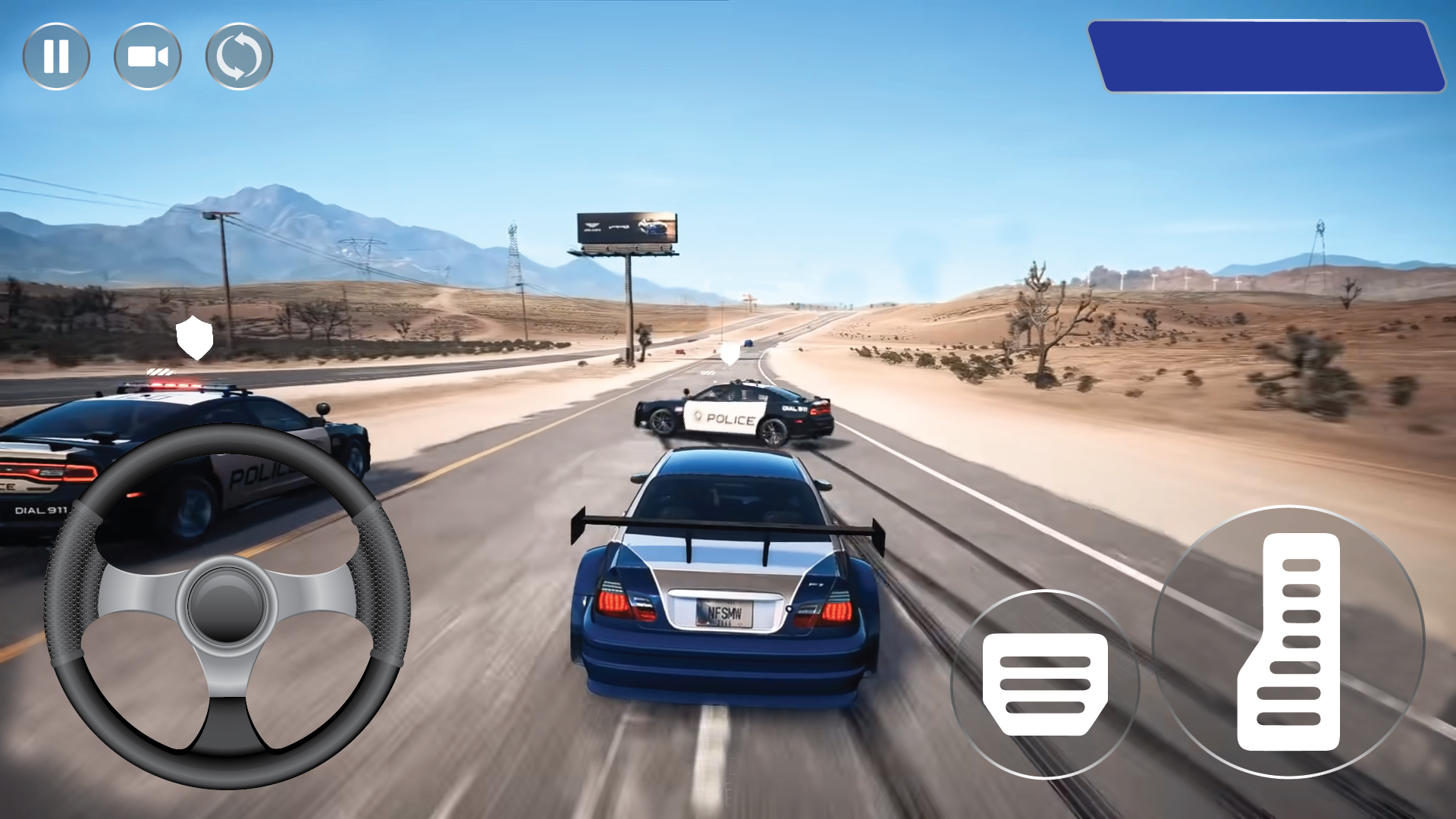
Task: Switch camera view with the video camera icon
Action: 148,55
